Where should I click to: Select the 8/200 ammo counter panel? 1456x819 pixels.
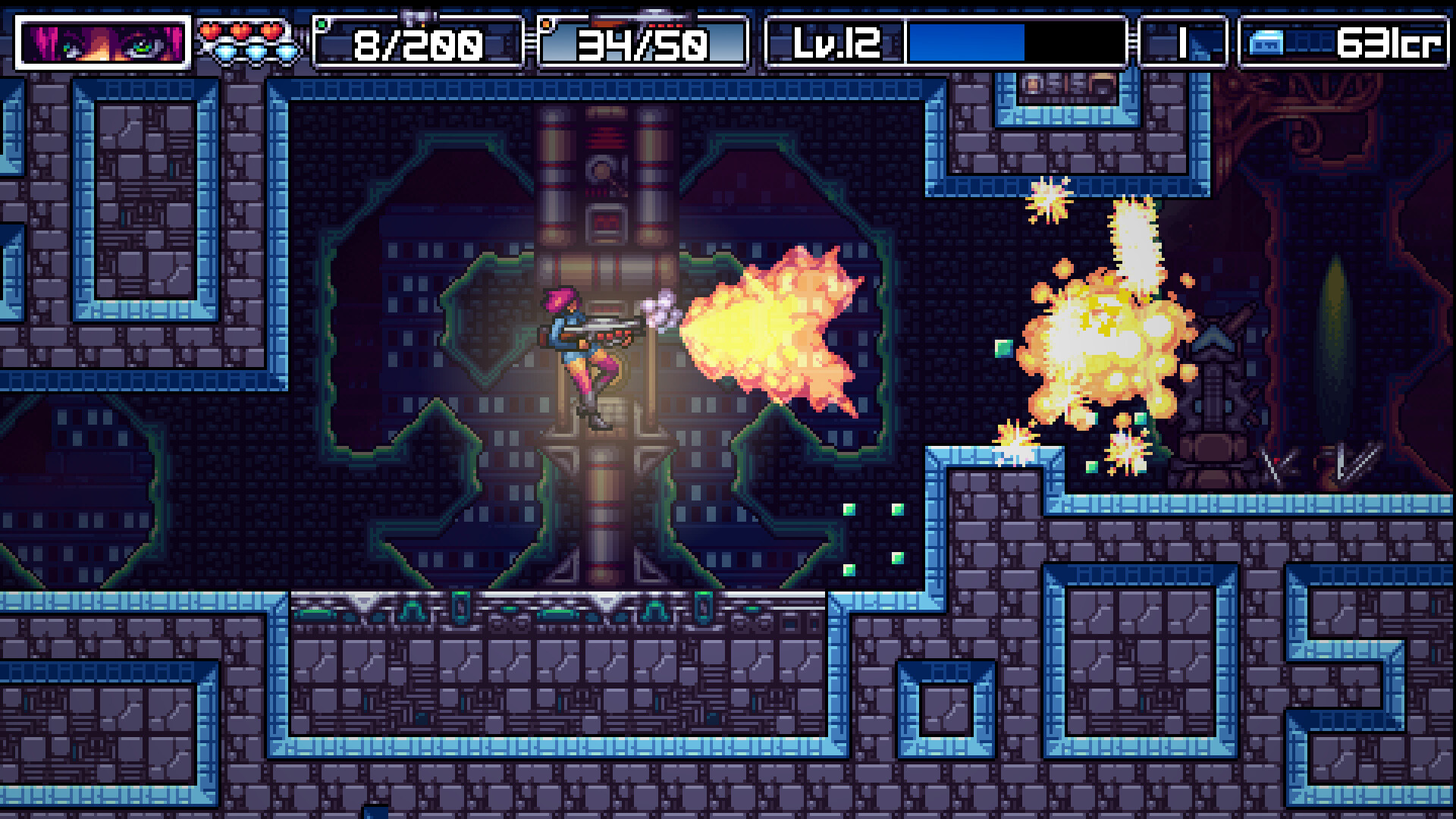point(417,44)
